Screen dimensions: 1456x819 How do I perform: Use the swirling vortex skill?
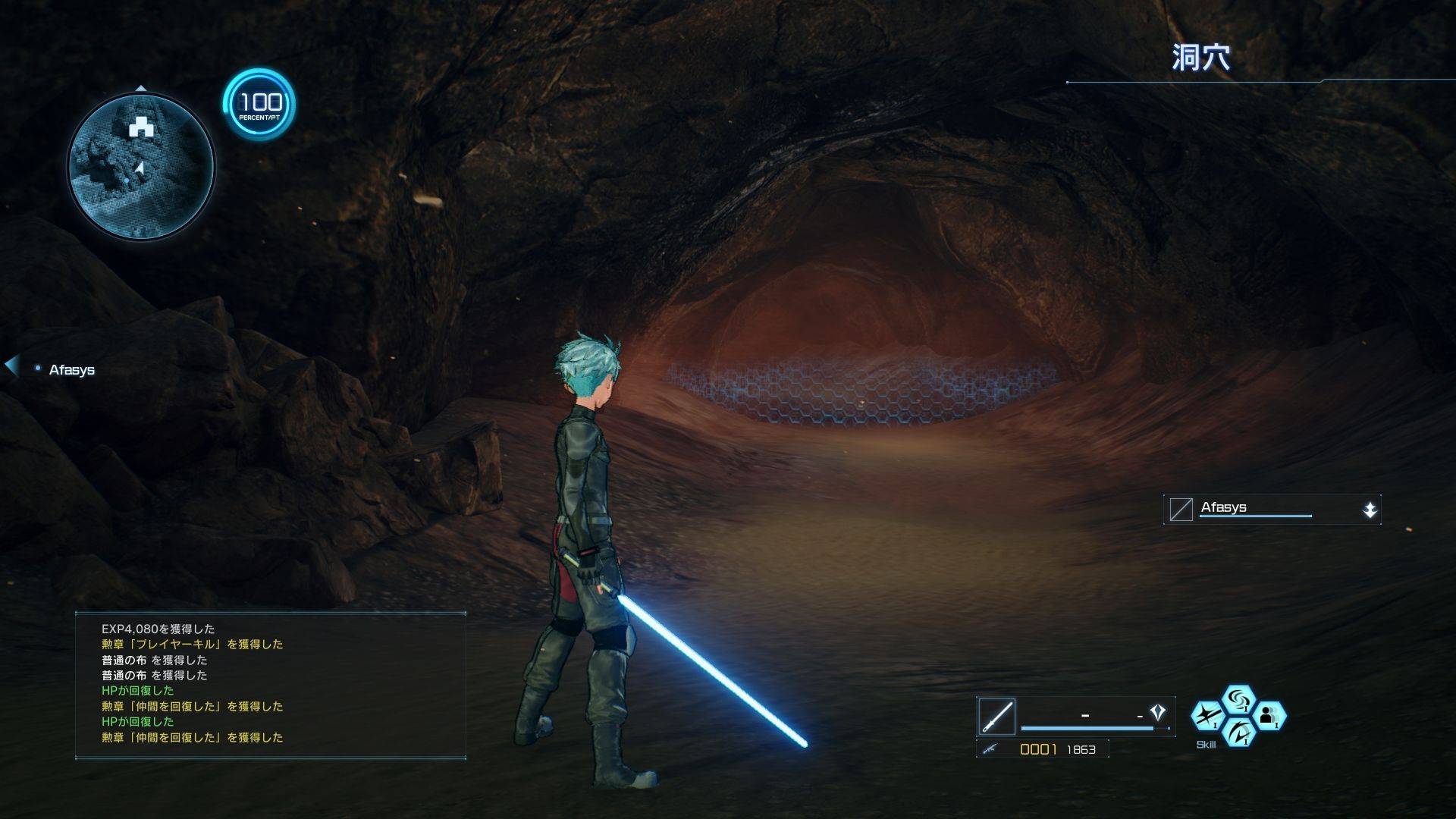[x=1238, y=699]
